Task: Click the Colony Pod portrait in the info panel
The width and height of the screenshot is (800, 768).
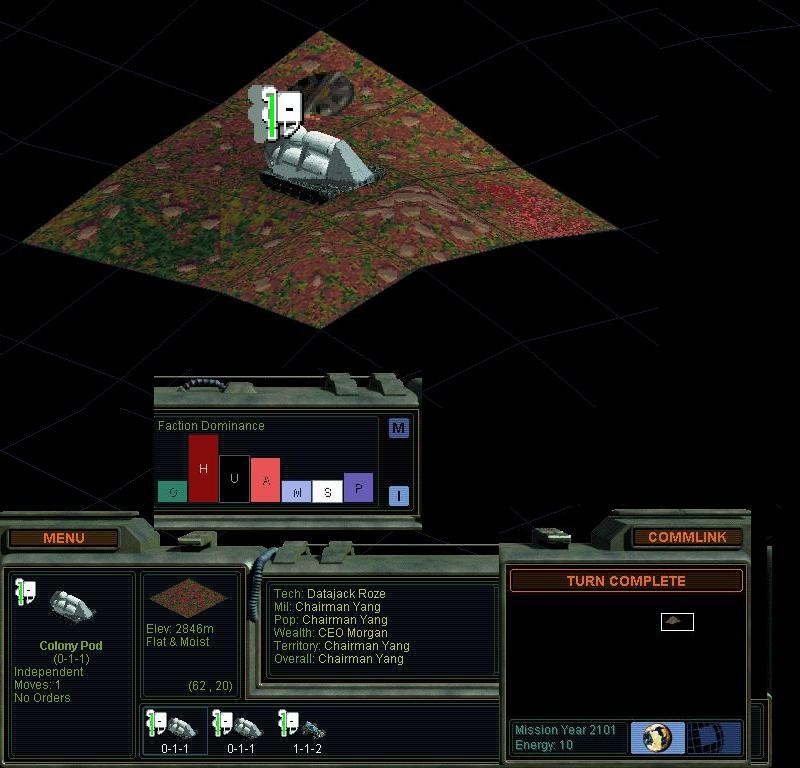Action: pyautogui.click(x=70, y=605)
